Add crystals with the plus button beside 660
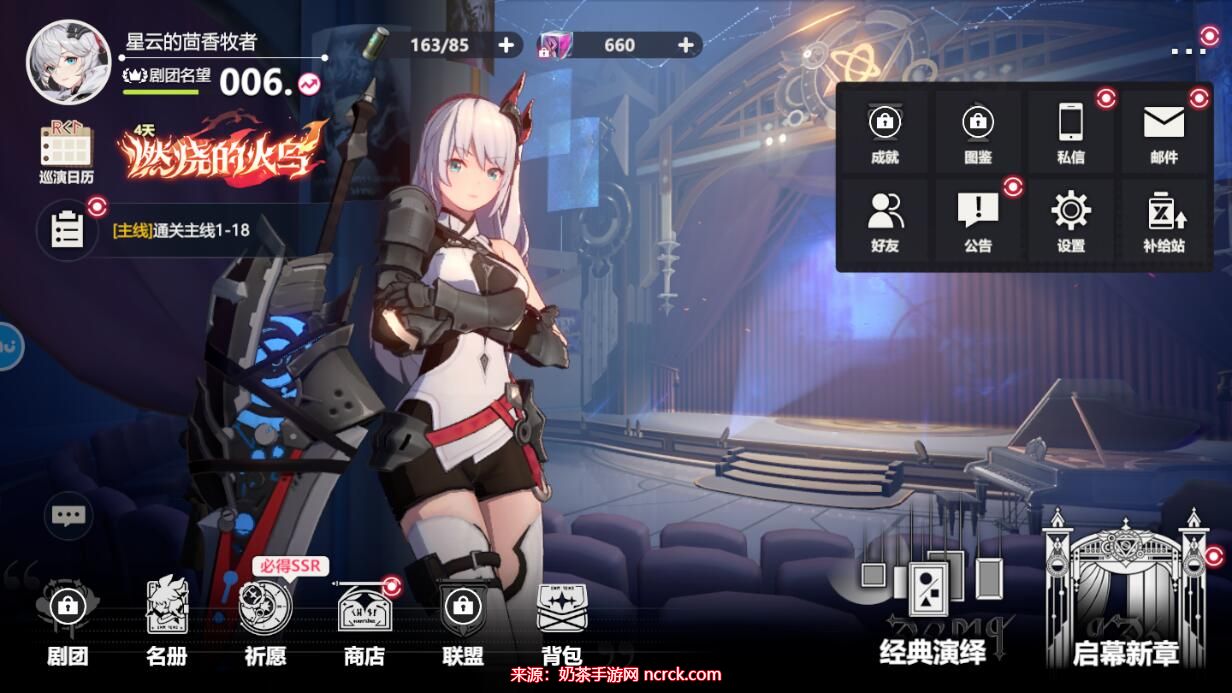Viewport: 1232px width, 693px height. [686, 45]
